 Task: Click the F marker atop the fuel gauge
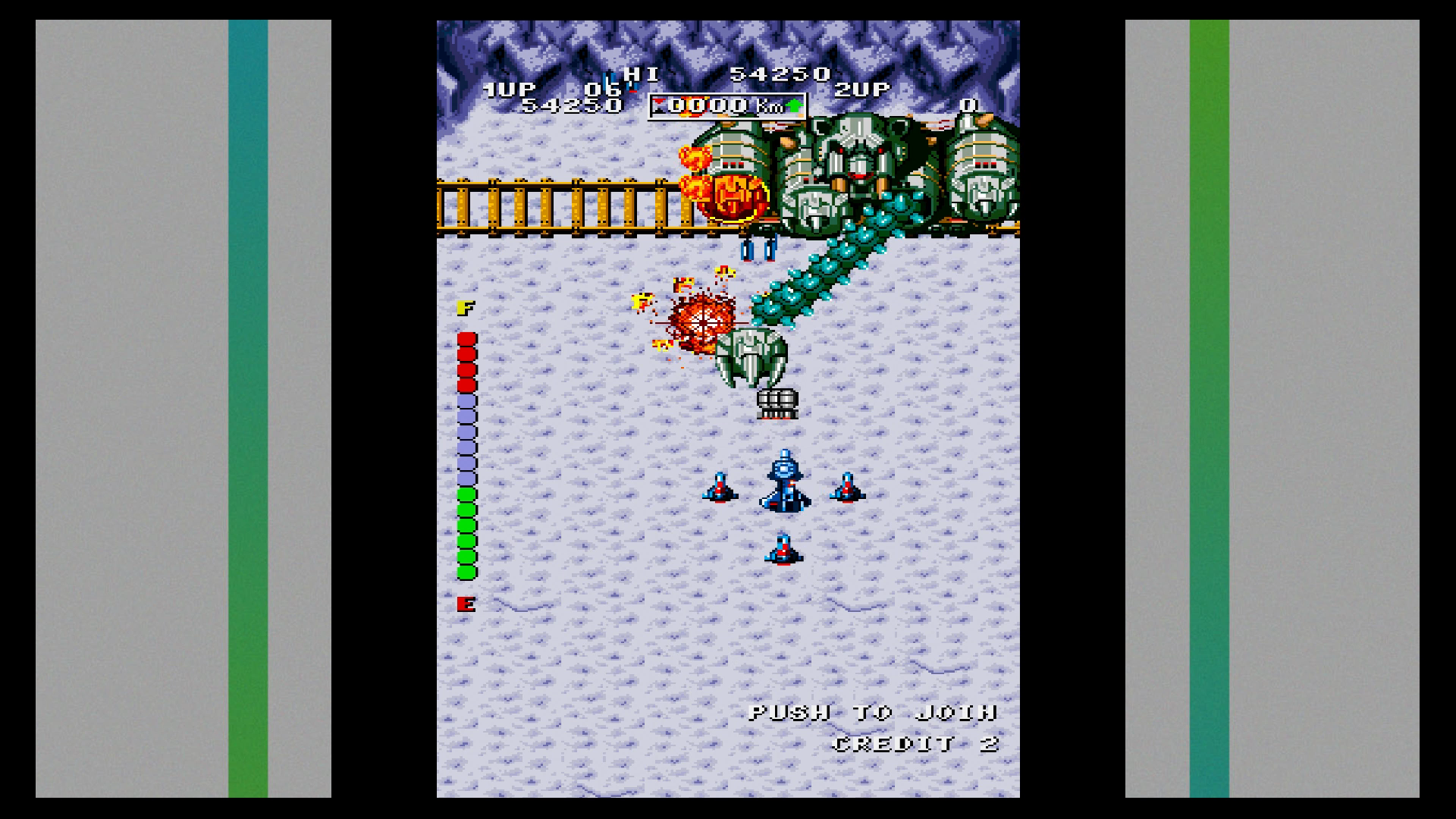click(x=467, y=308)
